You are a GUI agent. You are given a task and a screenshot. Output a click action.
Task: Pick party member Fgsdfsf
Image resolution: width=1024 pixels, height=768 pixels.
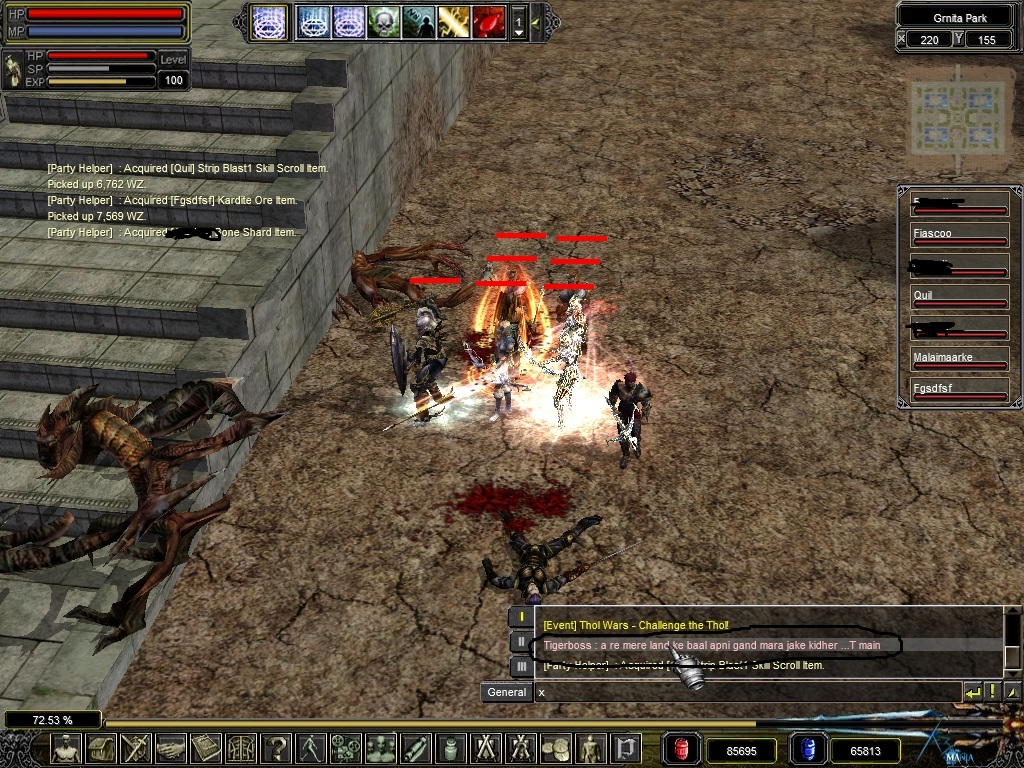click(x=959, y=391)
